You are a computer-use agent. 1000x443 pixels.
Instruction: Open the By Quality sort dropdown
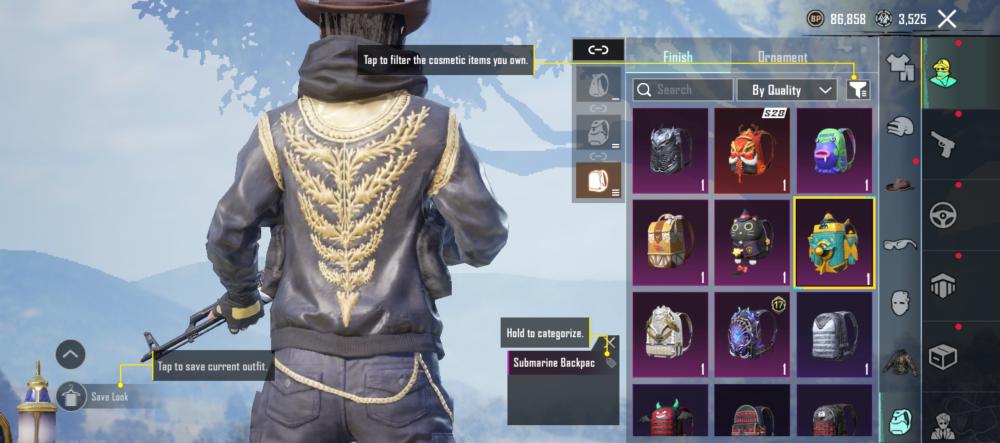[787, 90]
